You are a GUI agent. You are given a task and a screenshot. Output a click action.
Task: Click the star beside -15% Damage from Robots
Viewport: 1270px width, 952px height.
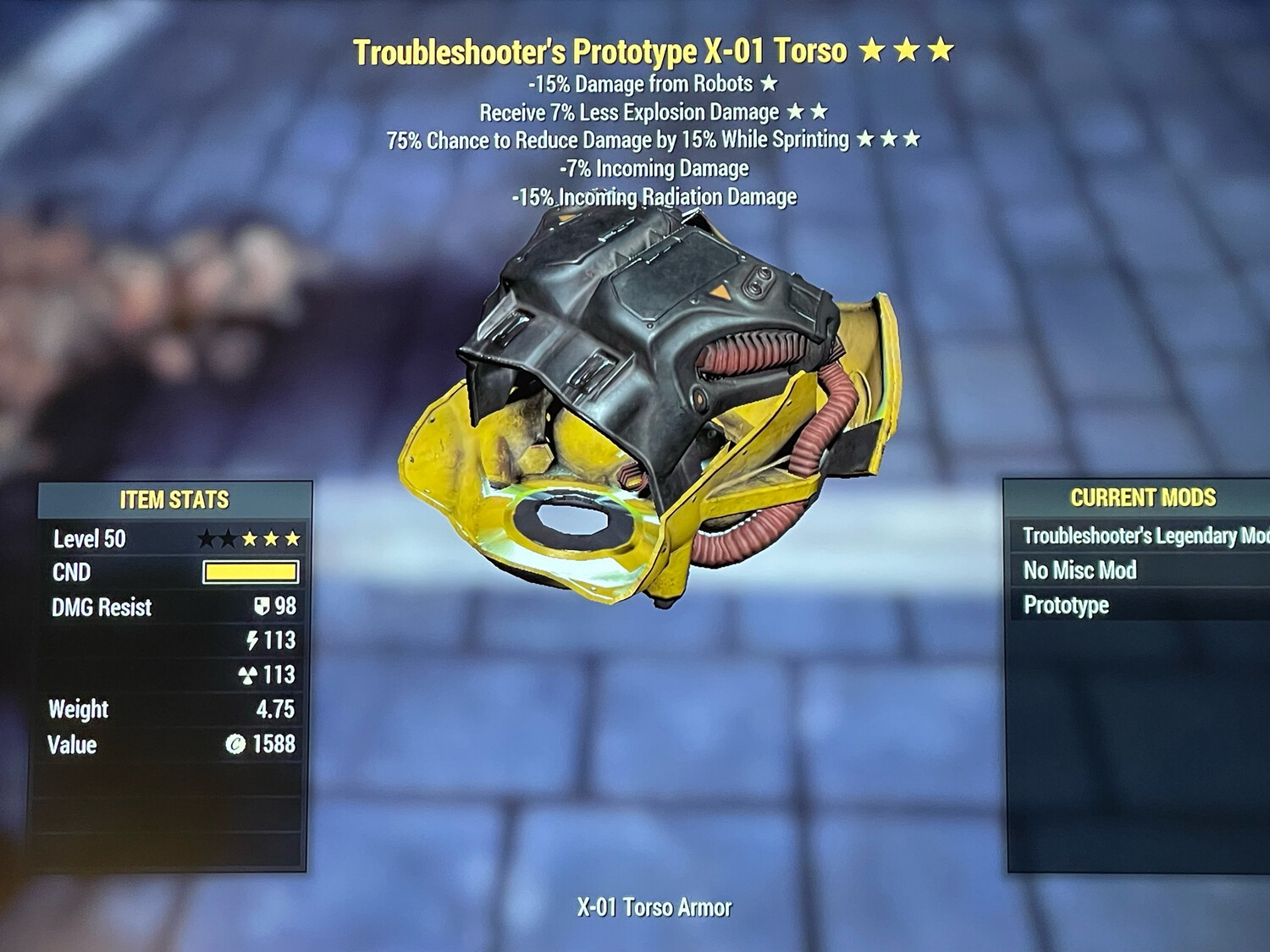pyautogui.click(x=768, y=84)
